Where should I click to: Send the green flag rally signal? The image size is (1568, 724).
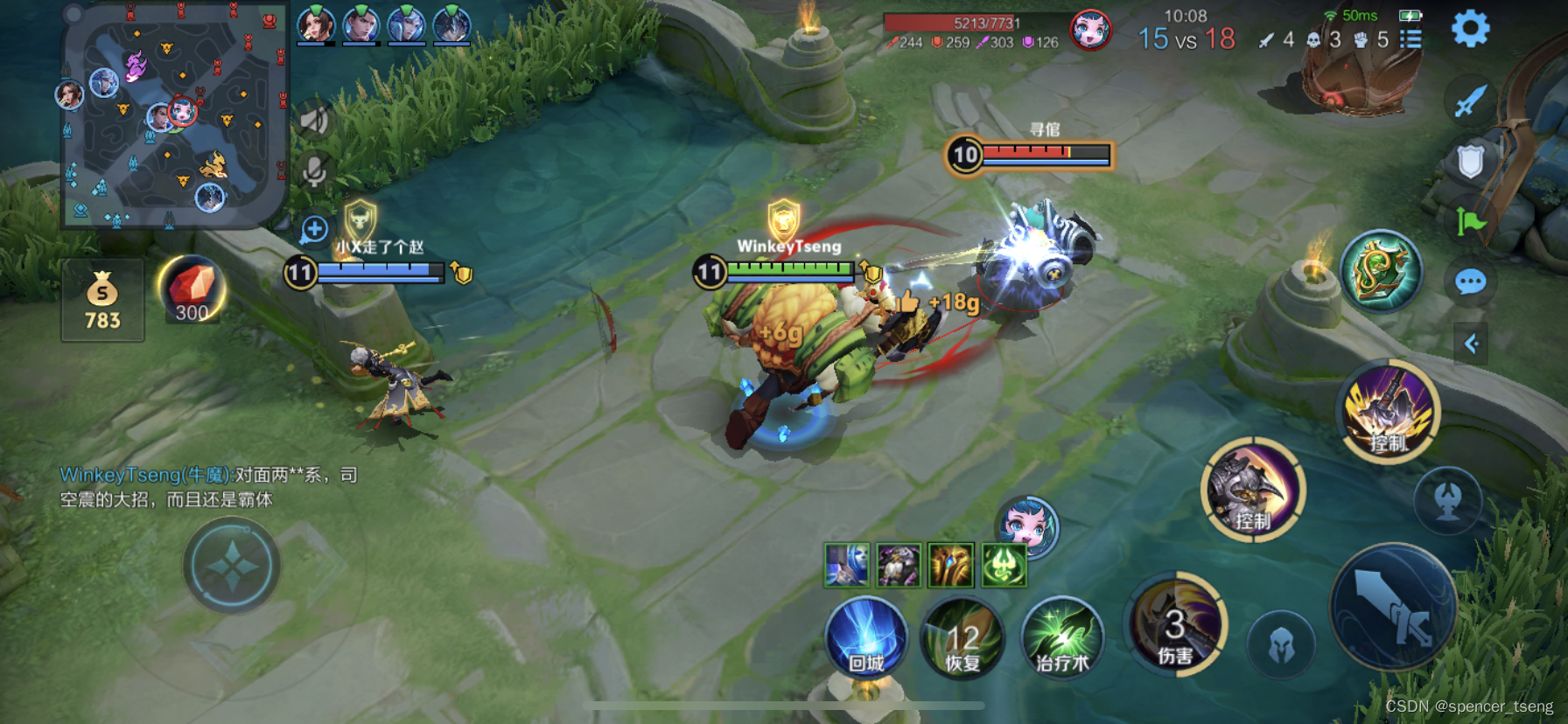tap(1470, 221)
